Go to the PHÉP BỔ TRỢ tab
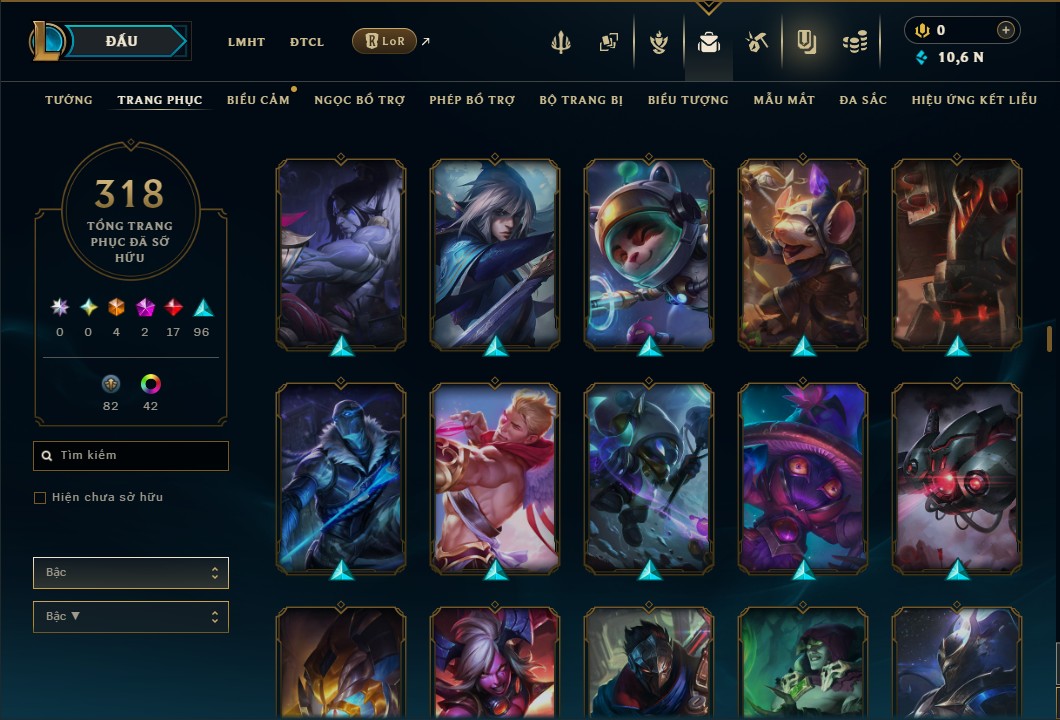Screen dimensions: 1060x720 (x=472, y=100)
